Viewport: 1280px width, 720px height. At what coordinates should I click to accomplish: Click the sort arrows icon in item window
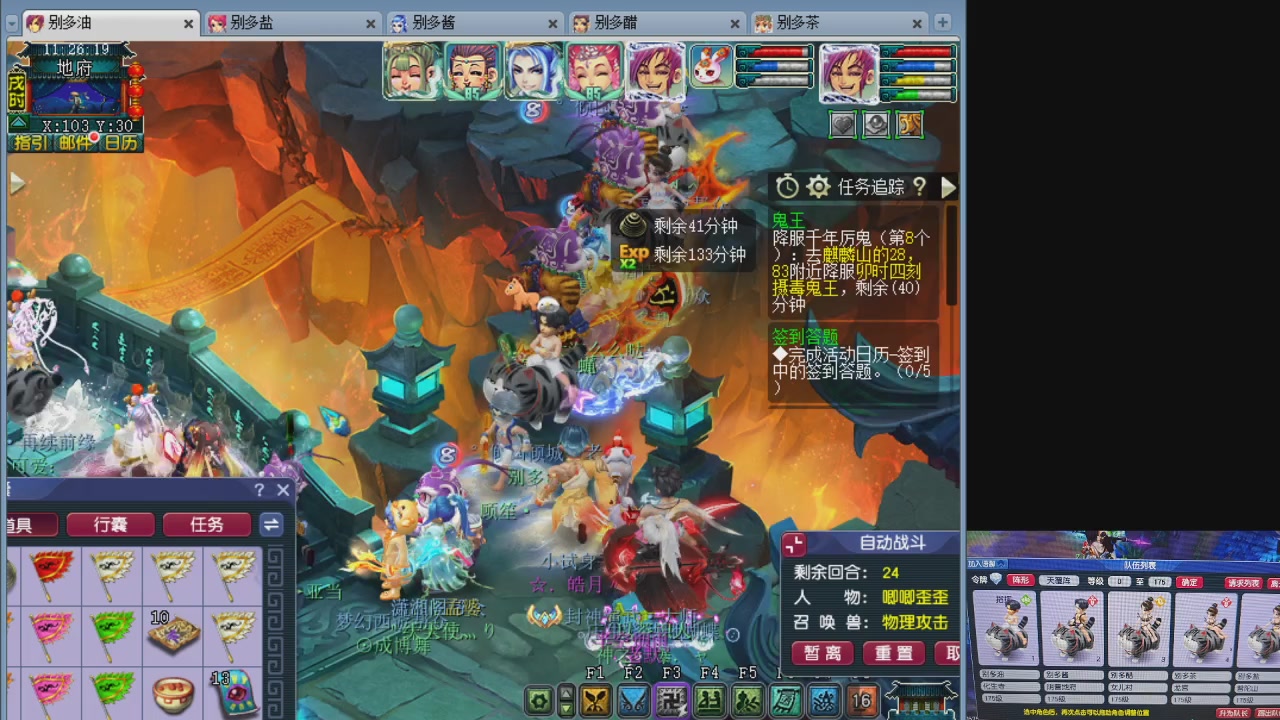(271, 524)
